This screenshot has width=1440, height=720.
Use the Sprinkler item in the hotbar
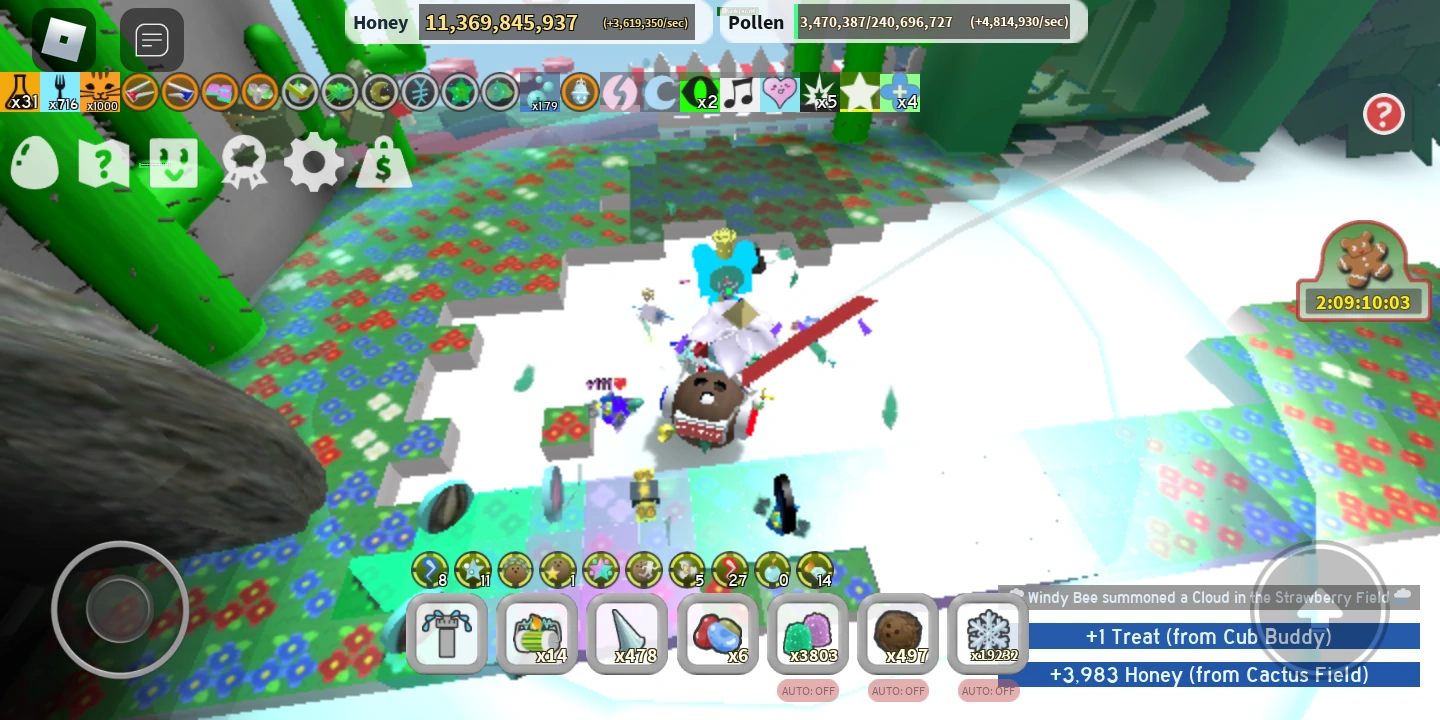[x=447, y=634]
